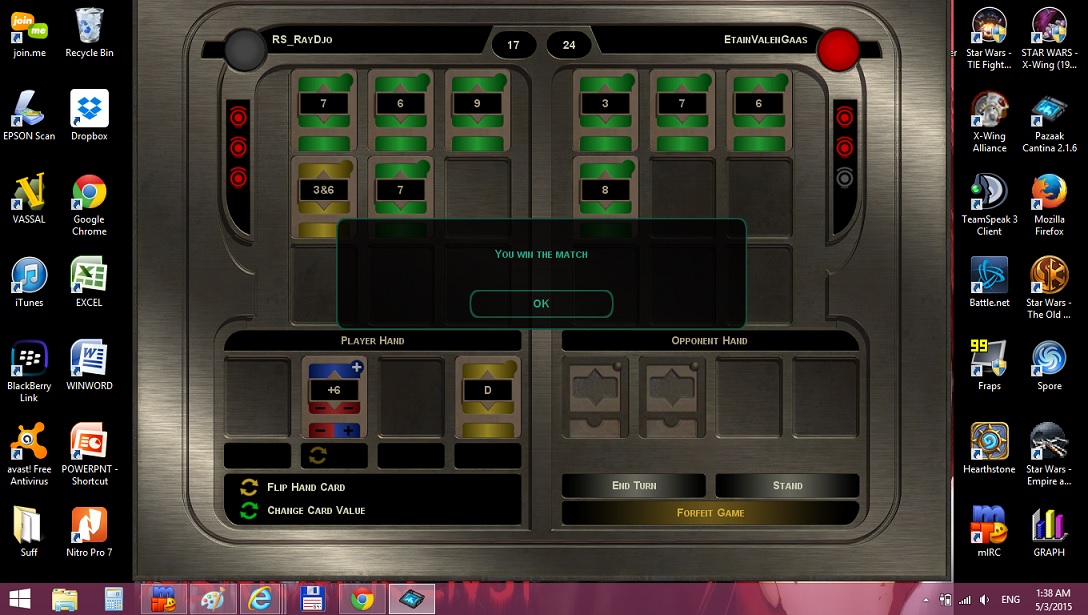1088x615 pixels.
Task: Choose the Stand button
Action: pyautogui.click(x=787, y=485)
